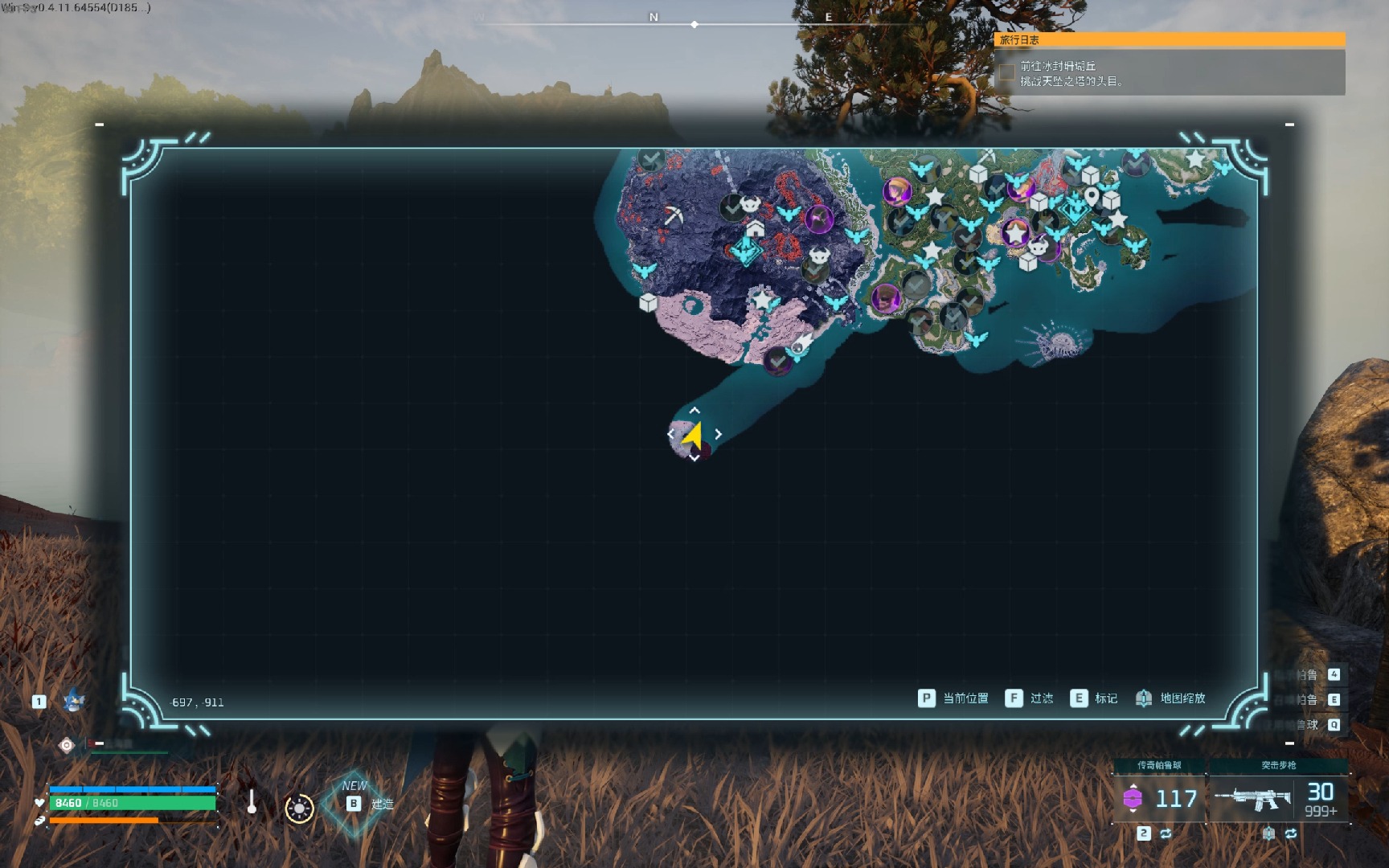Viewport: 1389px width, 868px height.
Task: Select the legendary Pal sphere slot
Action: 1158,798
